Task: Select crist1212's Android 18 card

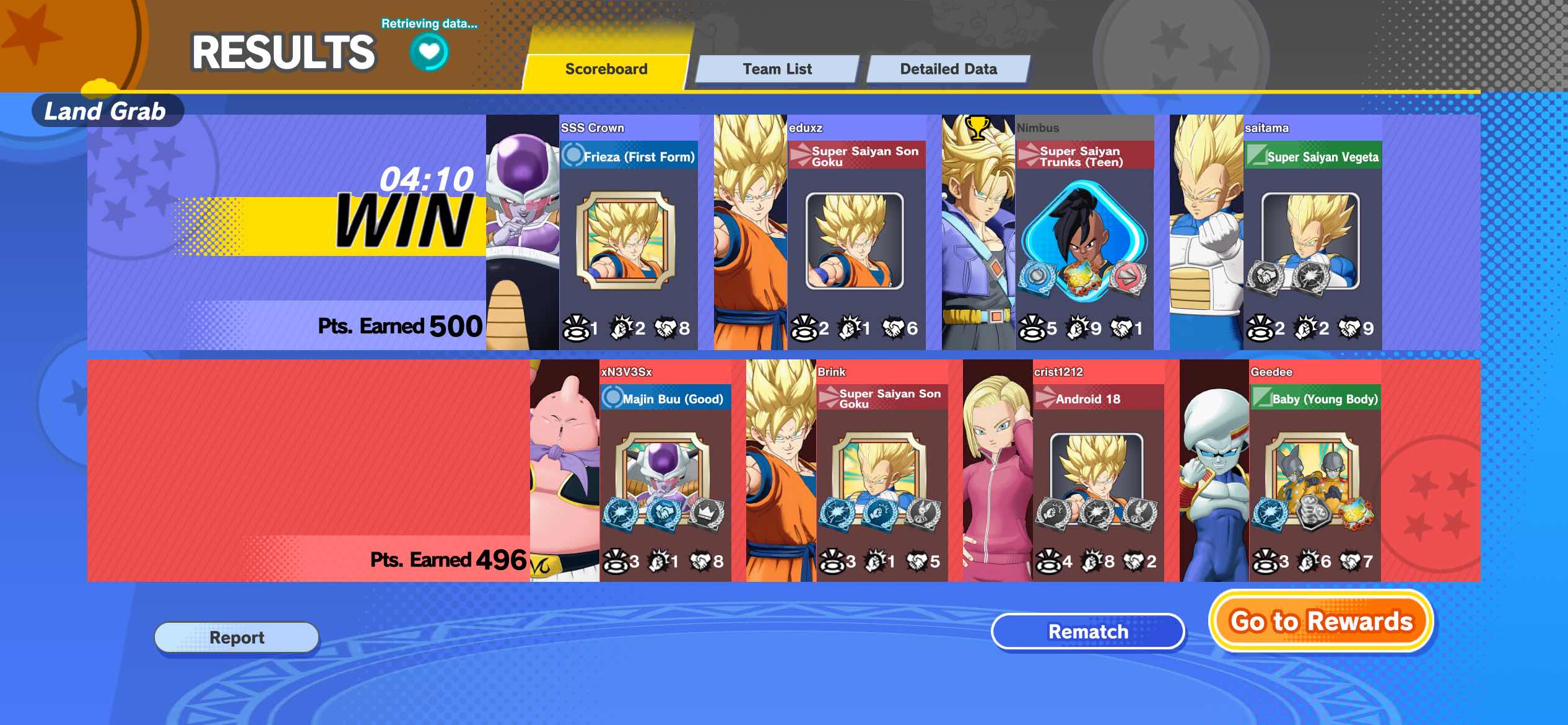Action: pyautogui.click(x=1098, y=474)
